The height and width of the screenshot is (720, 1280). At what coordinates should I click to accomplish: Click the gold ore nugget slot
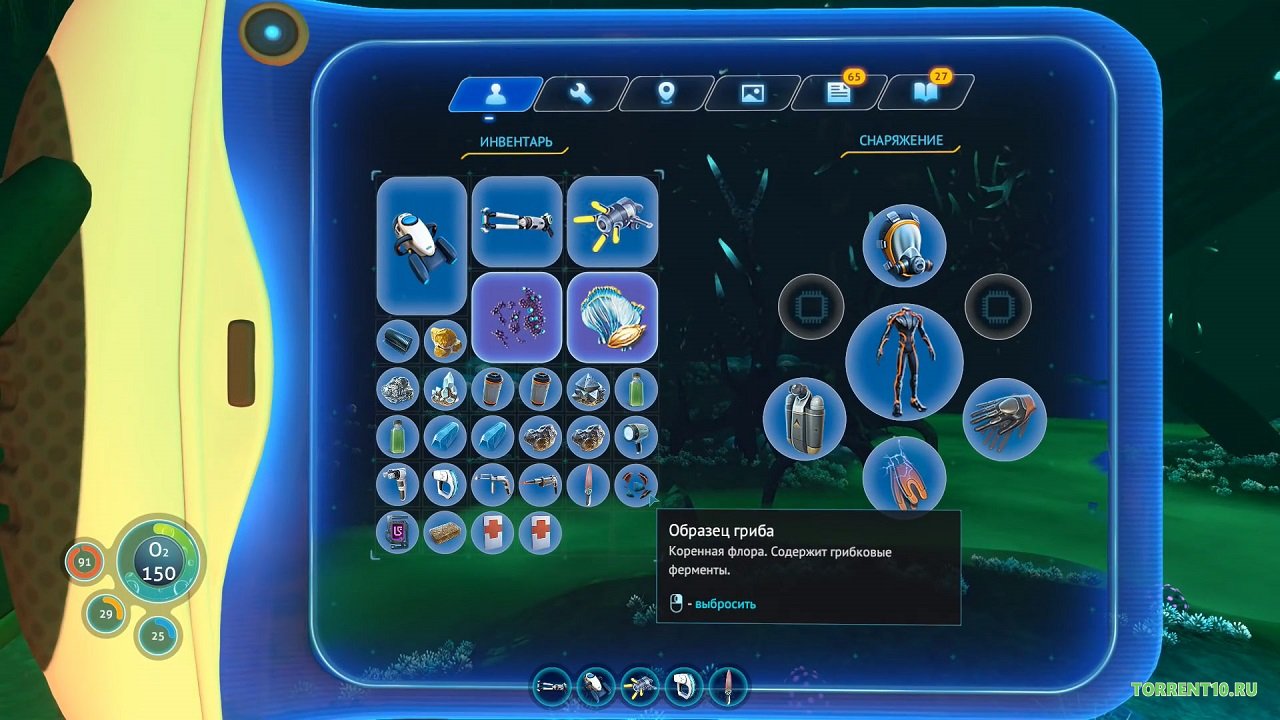pyautogui.click(x=445, y=341)
